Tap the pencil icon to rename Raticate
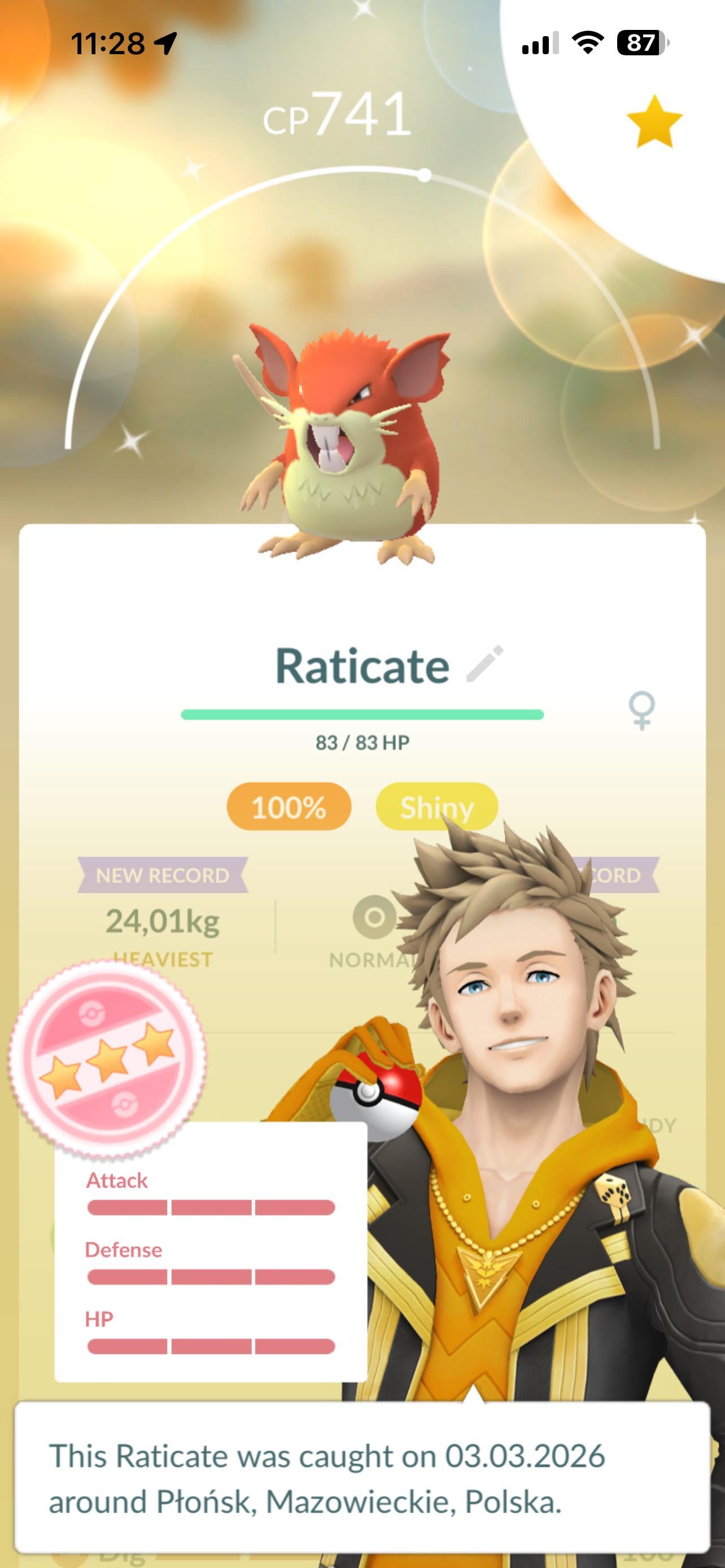This screenshot has height=1568, width=725. [x=484, y=663]
